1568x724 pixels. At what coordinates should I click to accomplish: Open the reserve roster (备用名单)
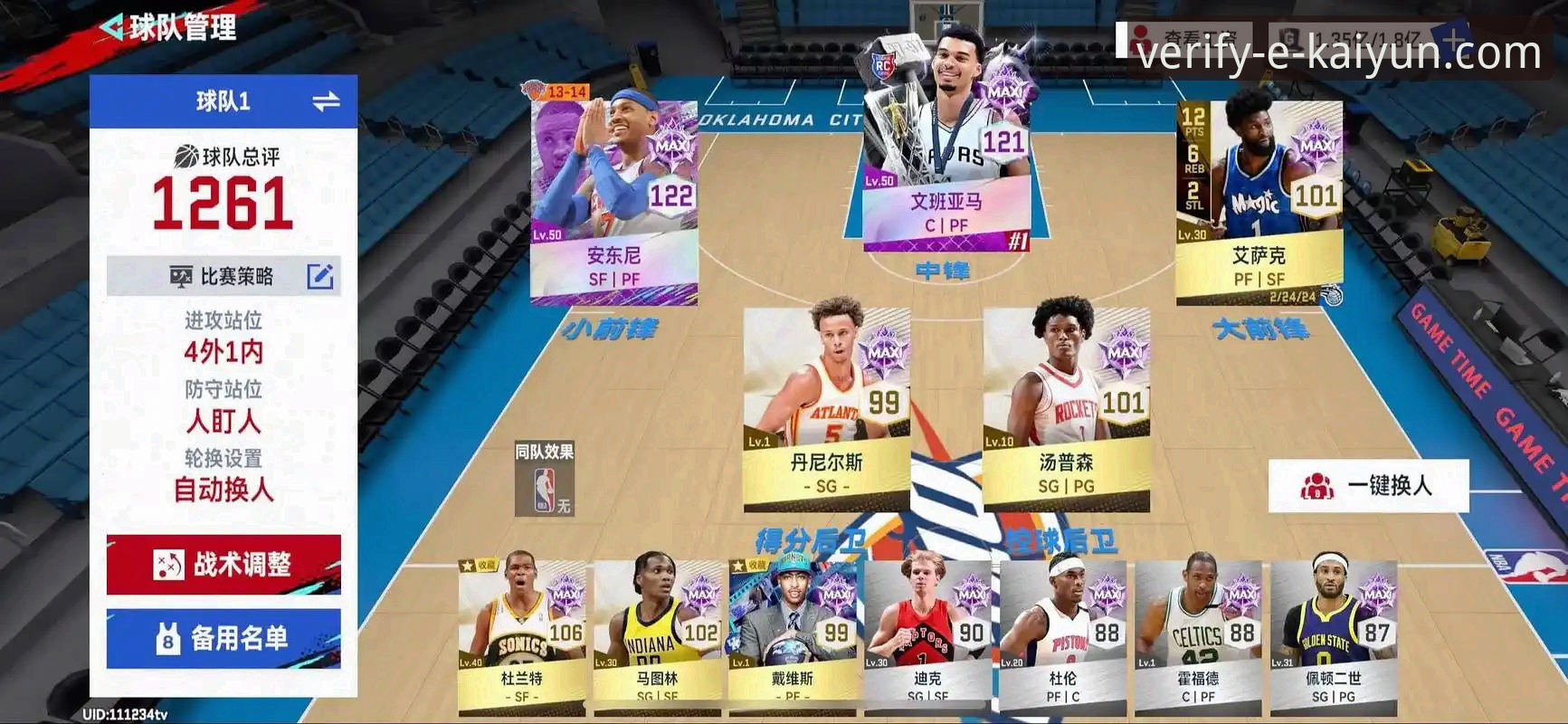tap(223, 639)
